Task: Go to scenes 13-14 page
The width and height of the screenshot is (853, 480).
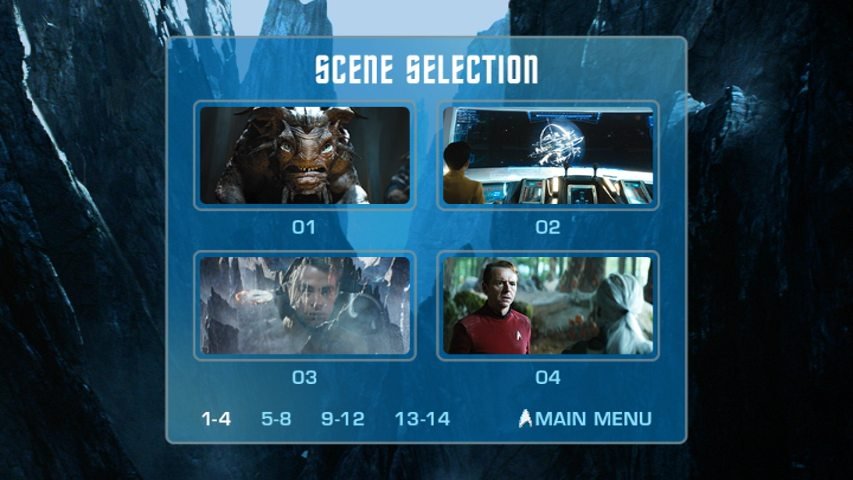Action: tap(422, 419)
